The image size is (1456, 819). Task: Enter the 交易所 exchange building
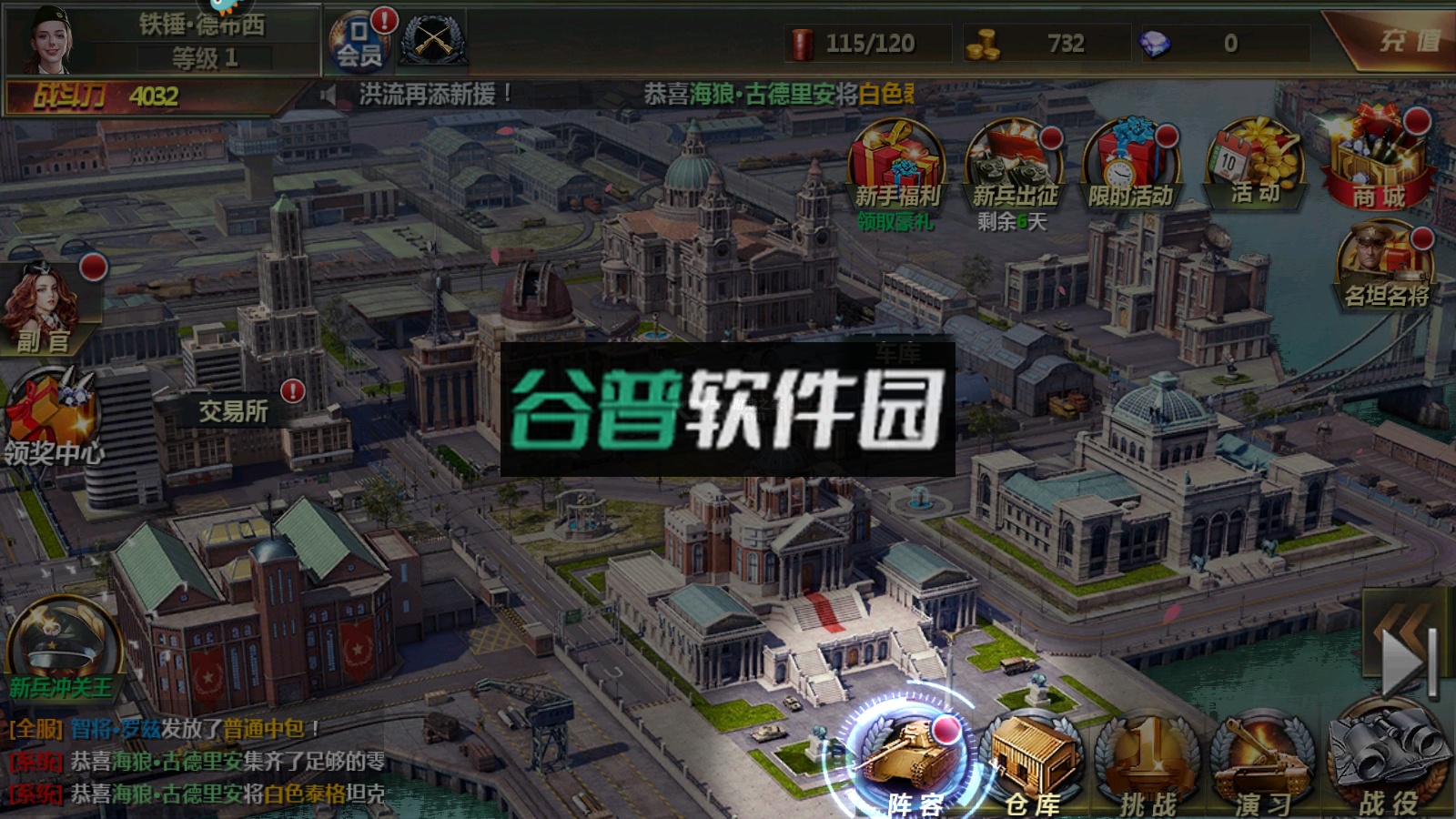(x=232, y=409)
